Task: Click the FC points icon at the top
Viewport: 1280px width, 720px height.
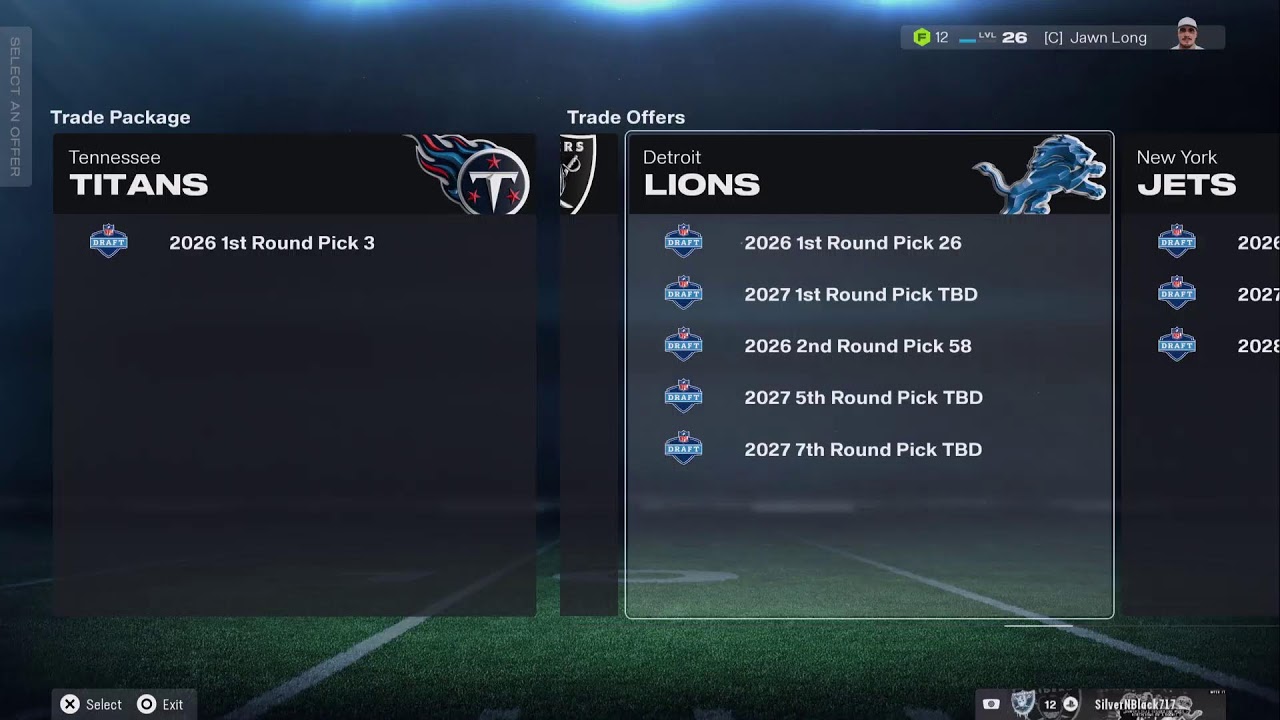Action: (x=920, y=37)
